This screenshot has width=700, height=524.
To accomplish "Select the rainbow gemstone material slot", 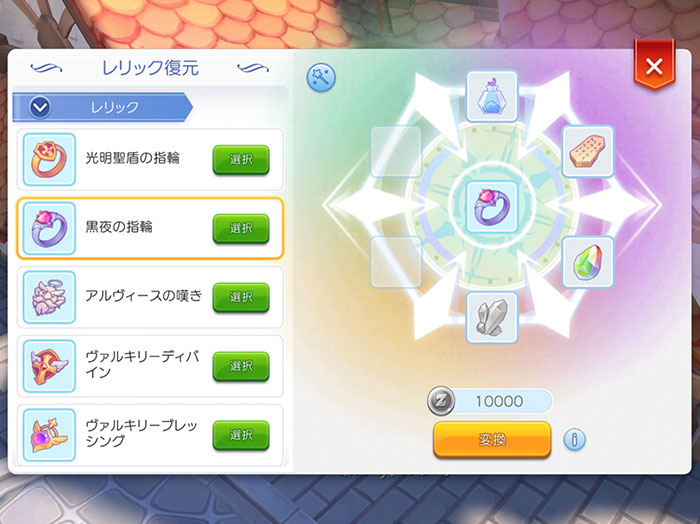I will pyautogui.click(x=587, y=263).
